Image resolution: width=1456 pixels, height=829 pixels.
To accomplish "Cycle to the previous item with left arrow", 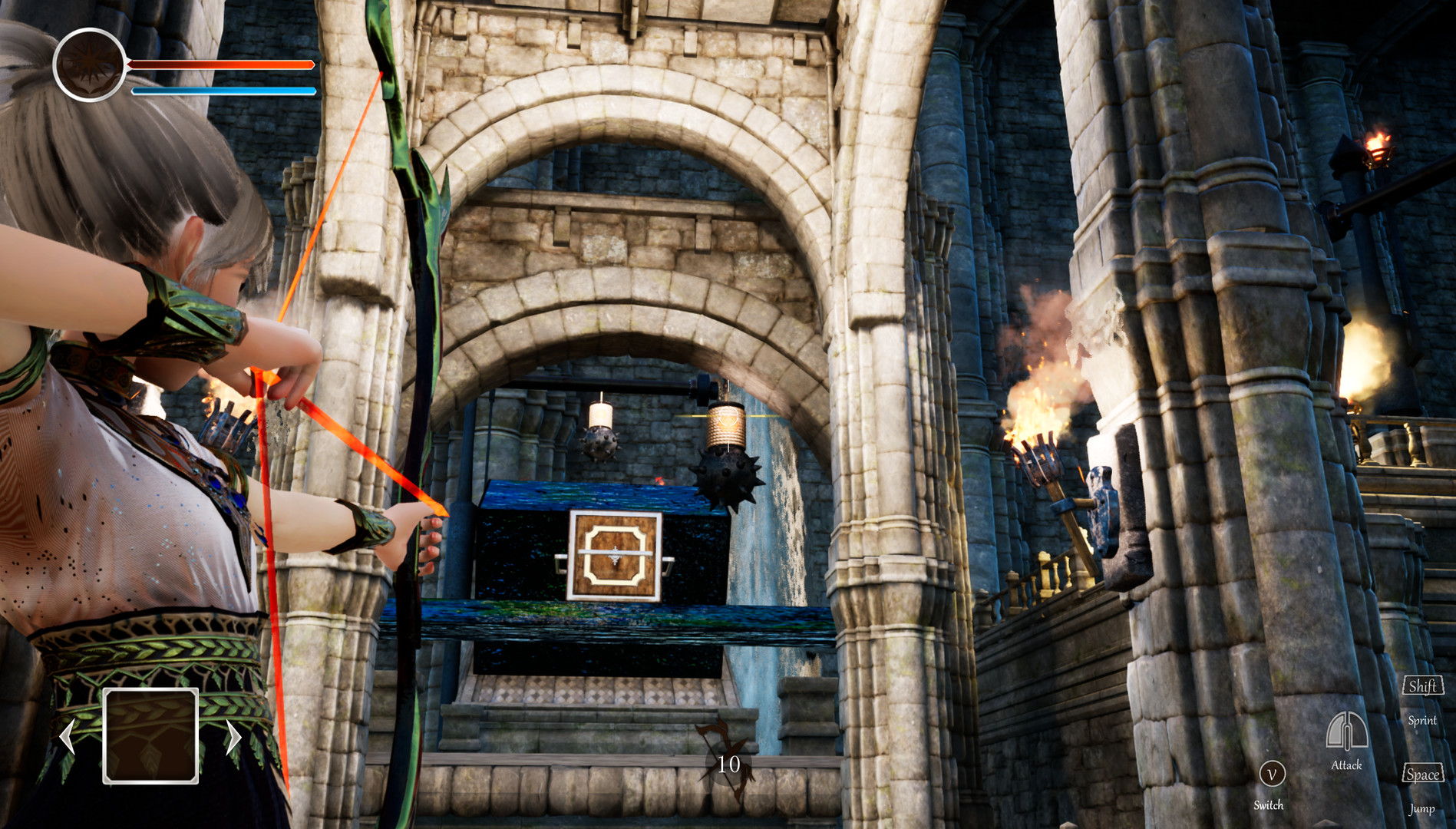I will click(68, 737).
